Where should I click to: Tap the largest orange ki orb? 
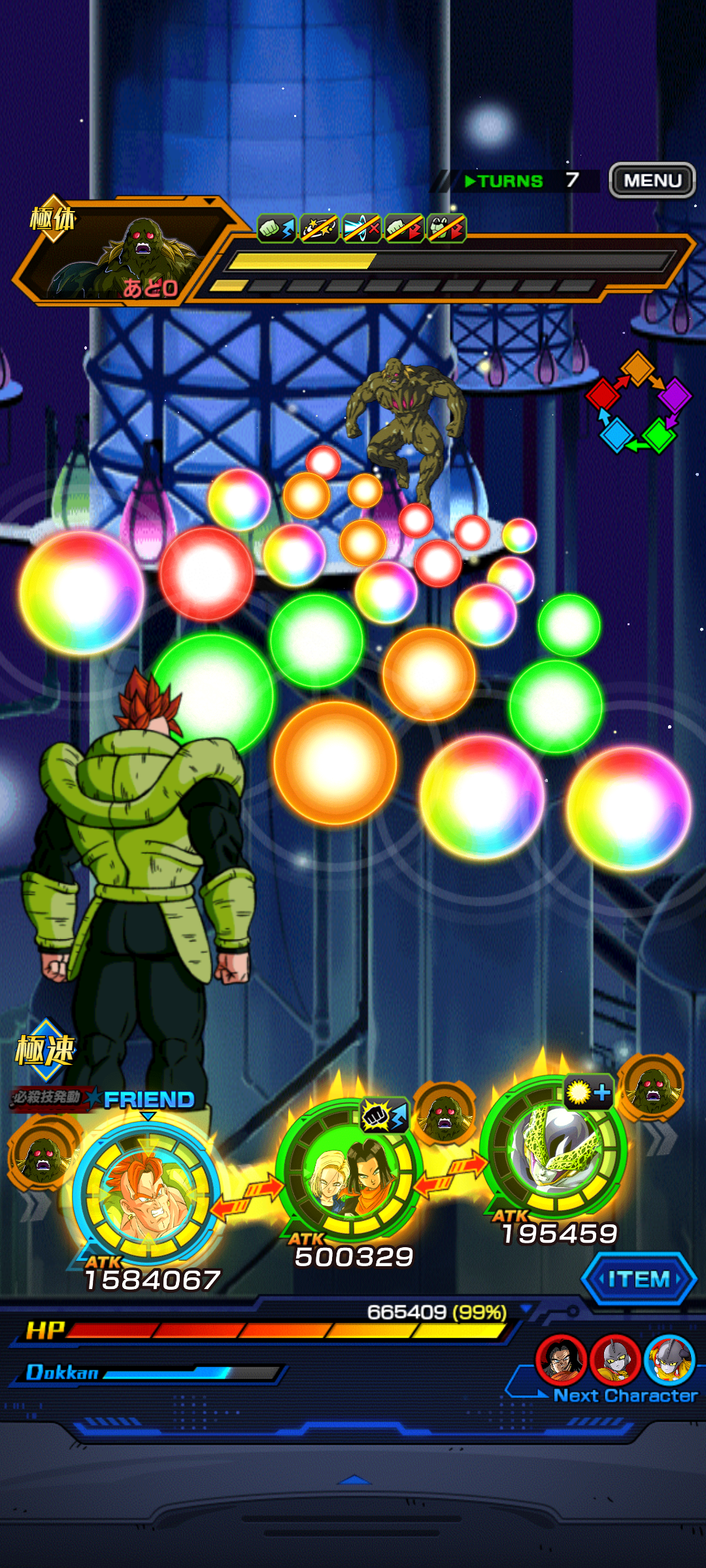click(335, 762)
